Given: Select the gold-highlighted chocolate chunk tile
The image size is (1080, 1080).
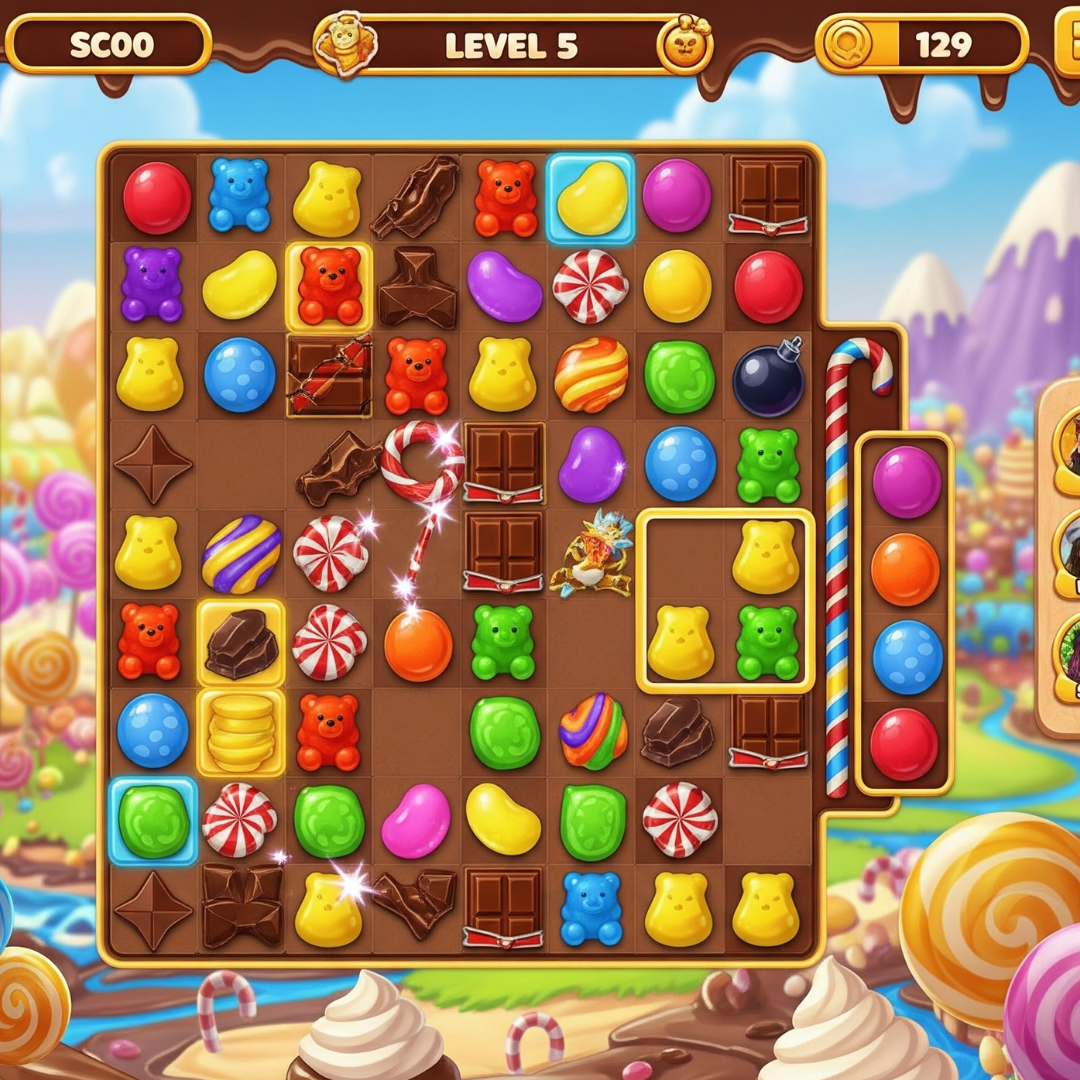Looking at the screenshot, I should (241, 643).
